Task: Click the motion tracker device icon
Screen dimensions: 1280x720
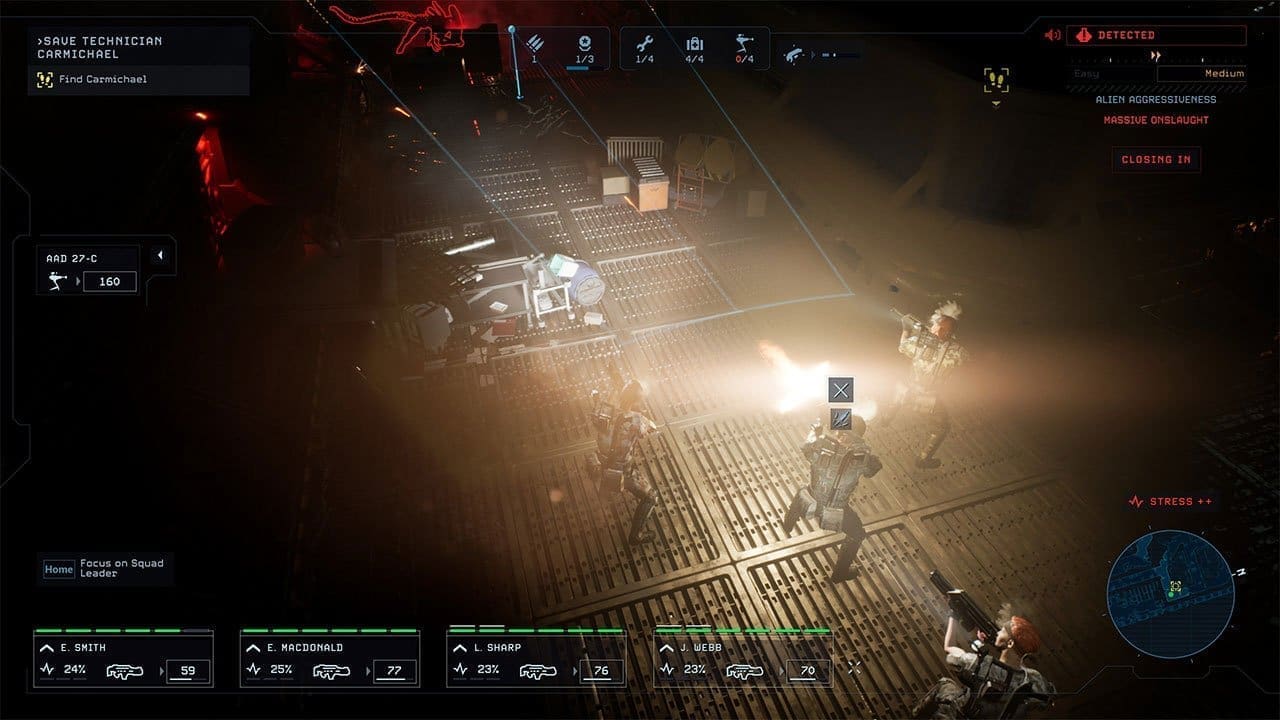Action: 795,53
